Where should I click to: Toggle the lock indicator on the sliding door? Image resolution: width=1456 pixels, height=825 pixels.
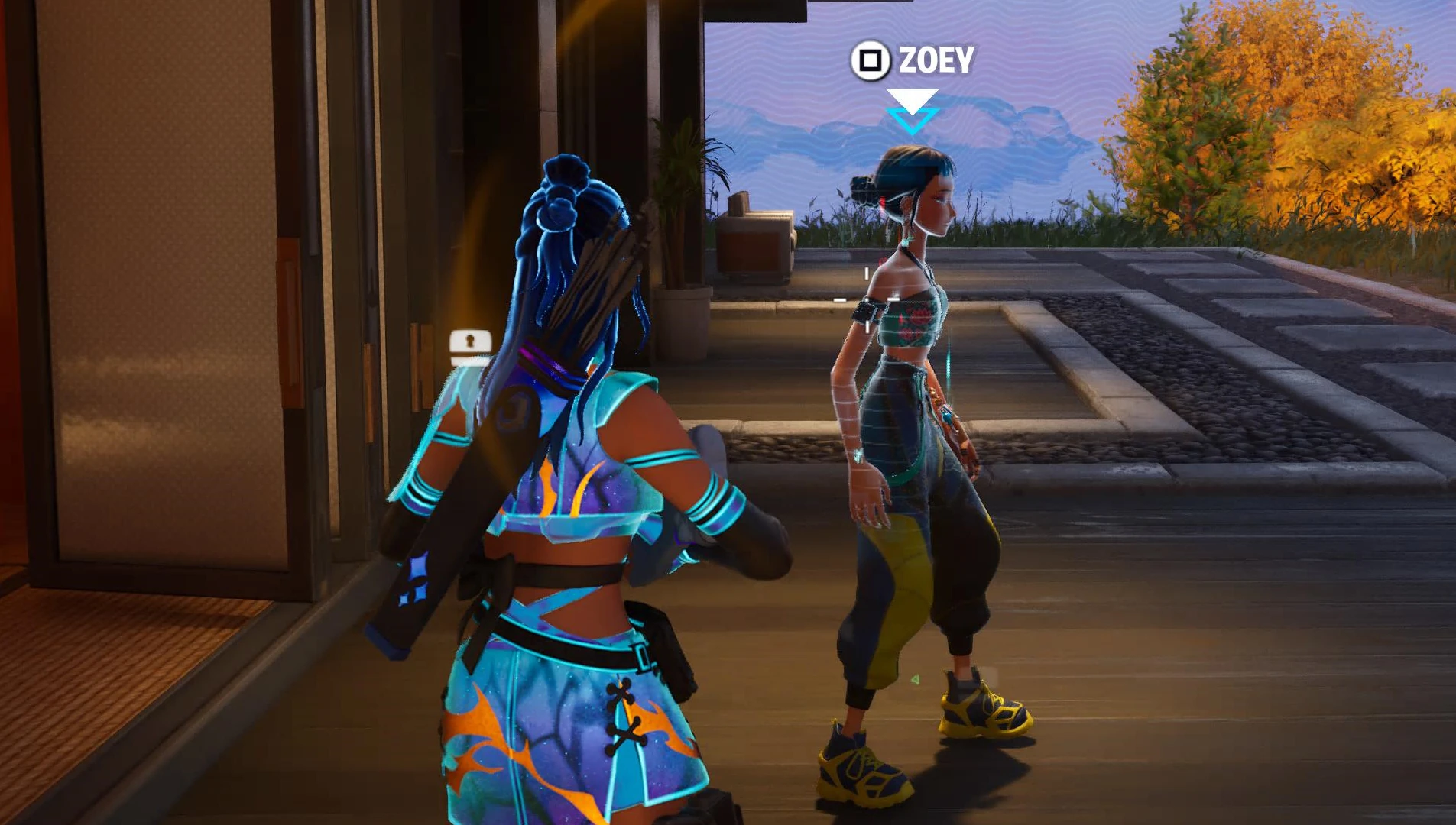point(469,341)
